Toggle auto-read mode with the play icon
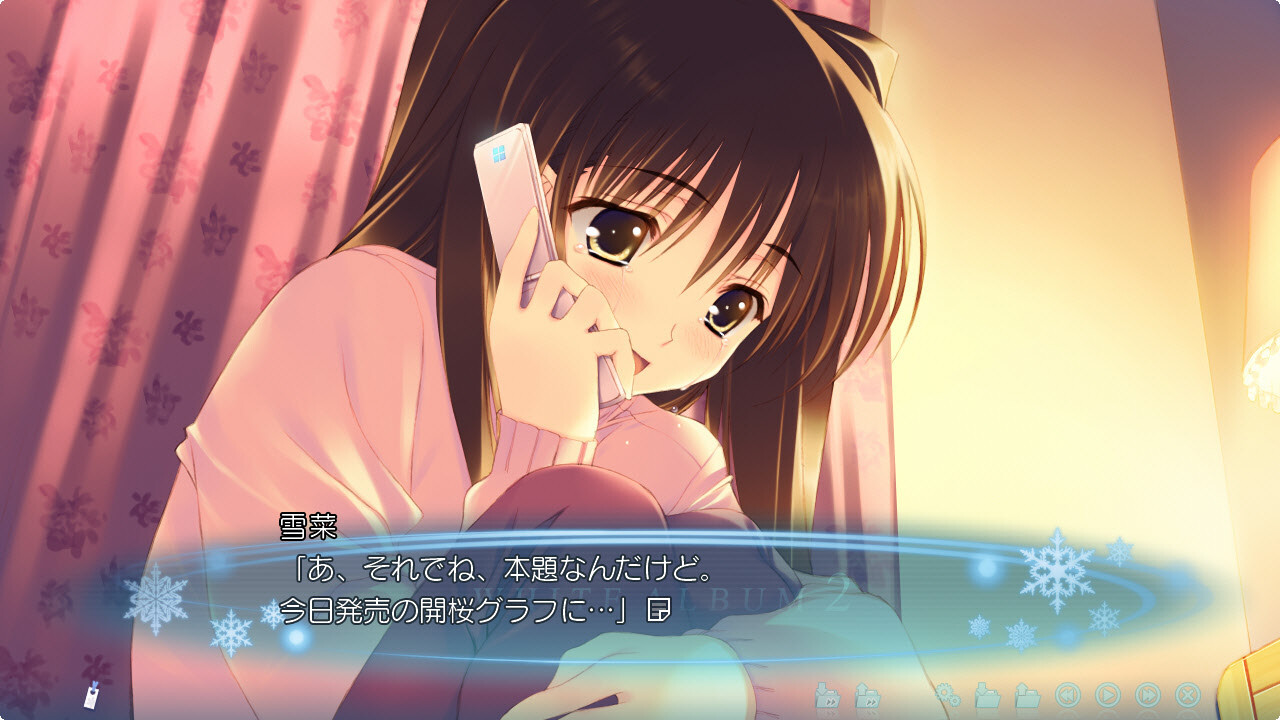Image resolution: width=1280 pixels, height=720 pixels. tap(1107, 693)
